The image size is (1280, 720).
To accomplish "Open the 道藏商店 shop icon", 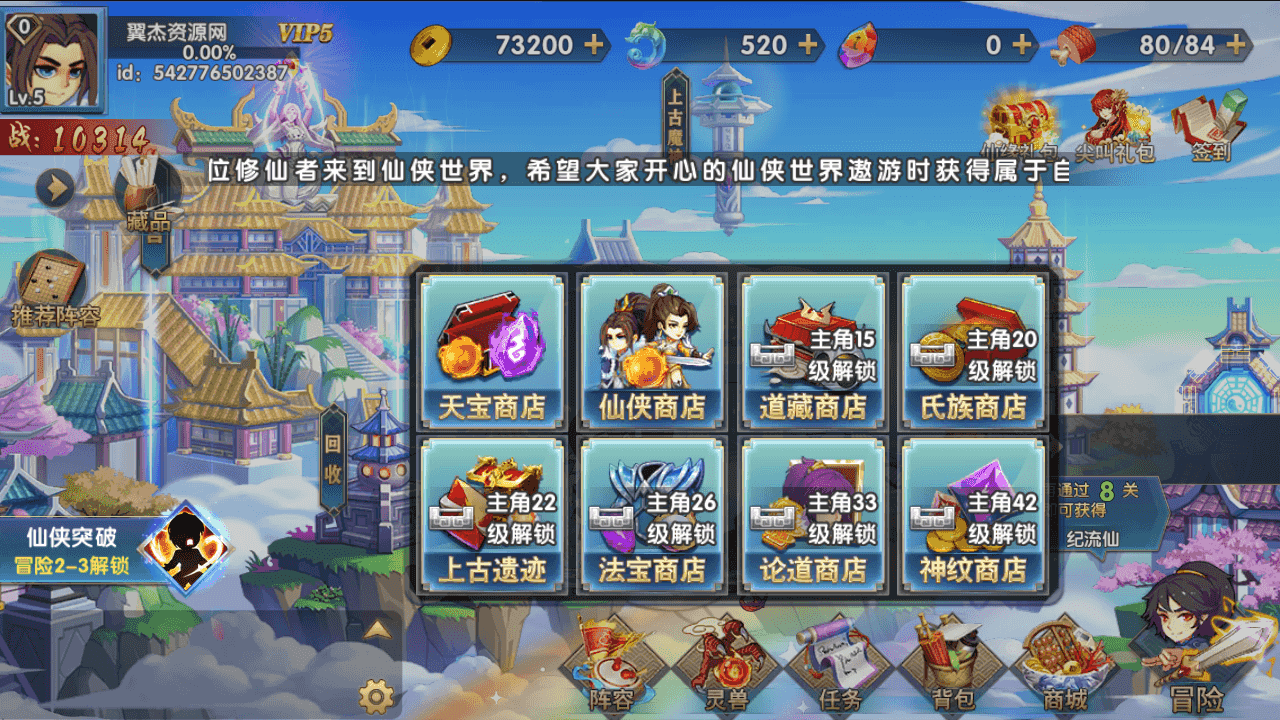I will pyautogui.click(x=813, y=350).
